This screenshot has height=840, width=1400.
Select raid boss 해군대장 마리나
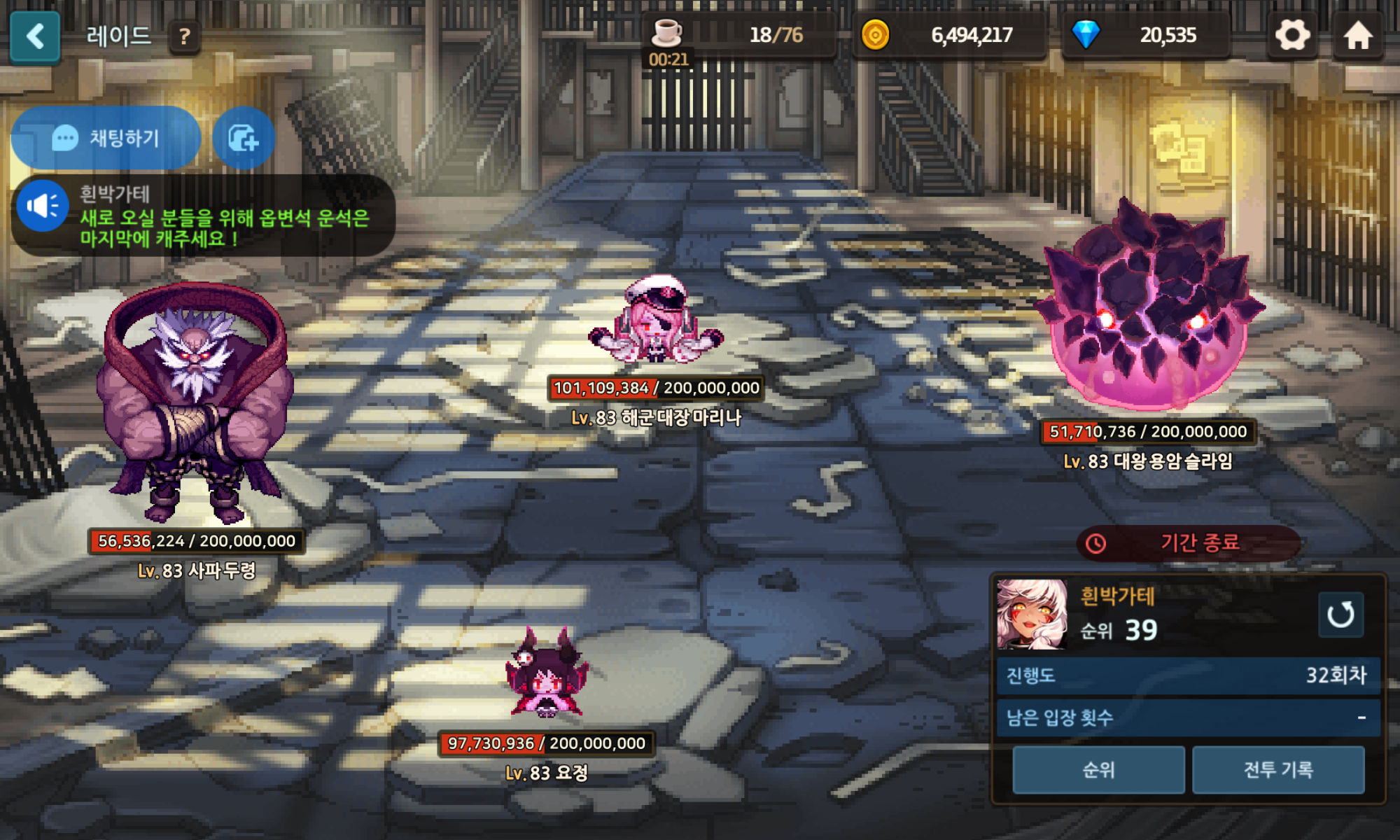tap(656, 322)
